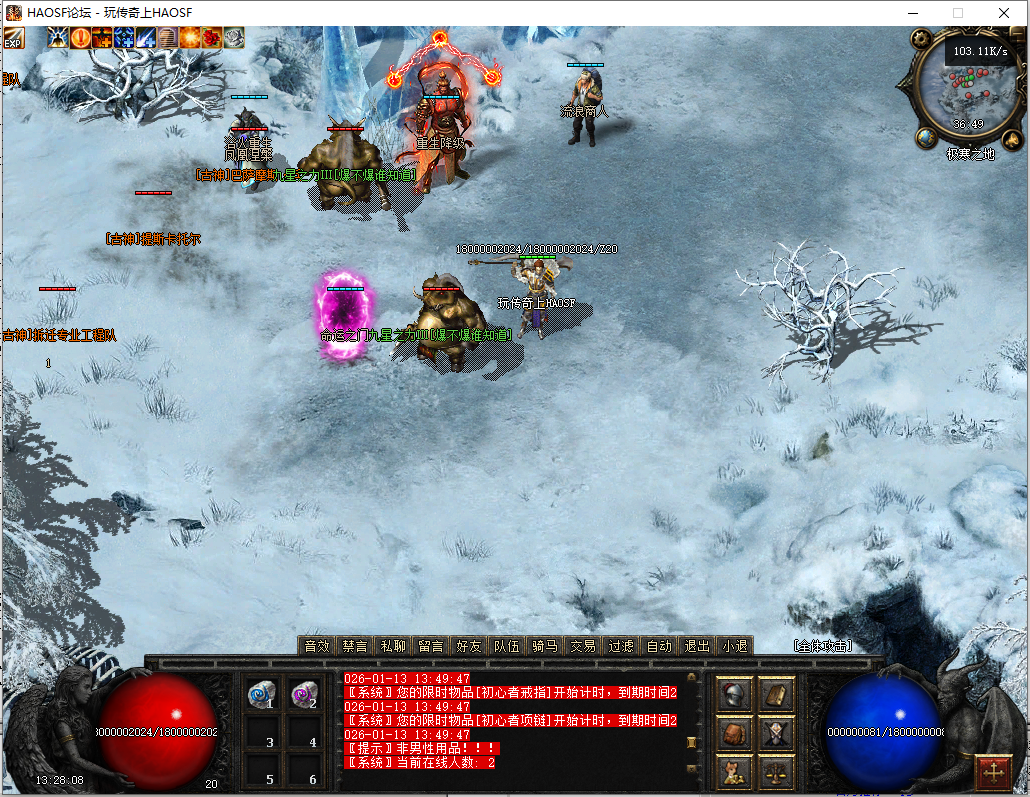Open the 音效 sound menu button

coord(316,646)
